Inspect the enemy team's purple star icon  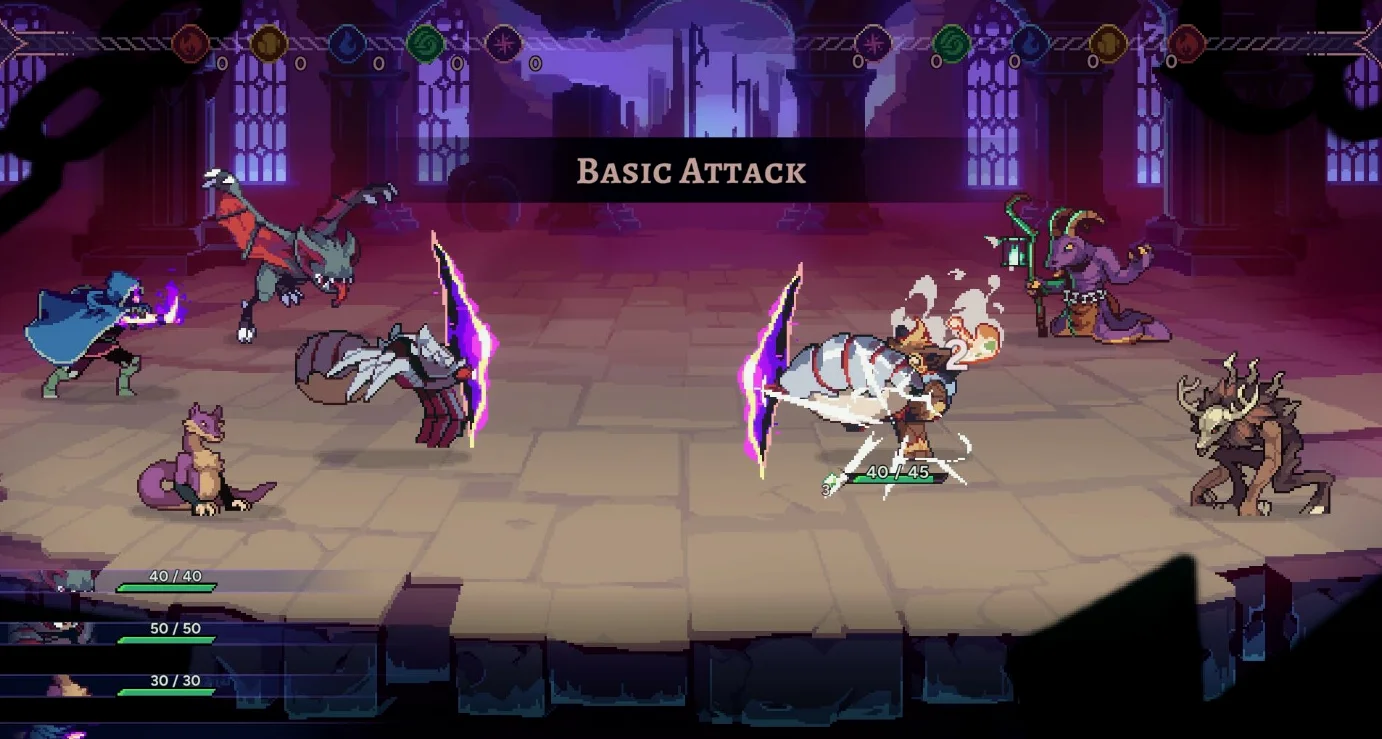pyautogui.click(x=873, y=44)
